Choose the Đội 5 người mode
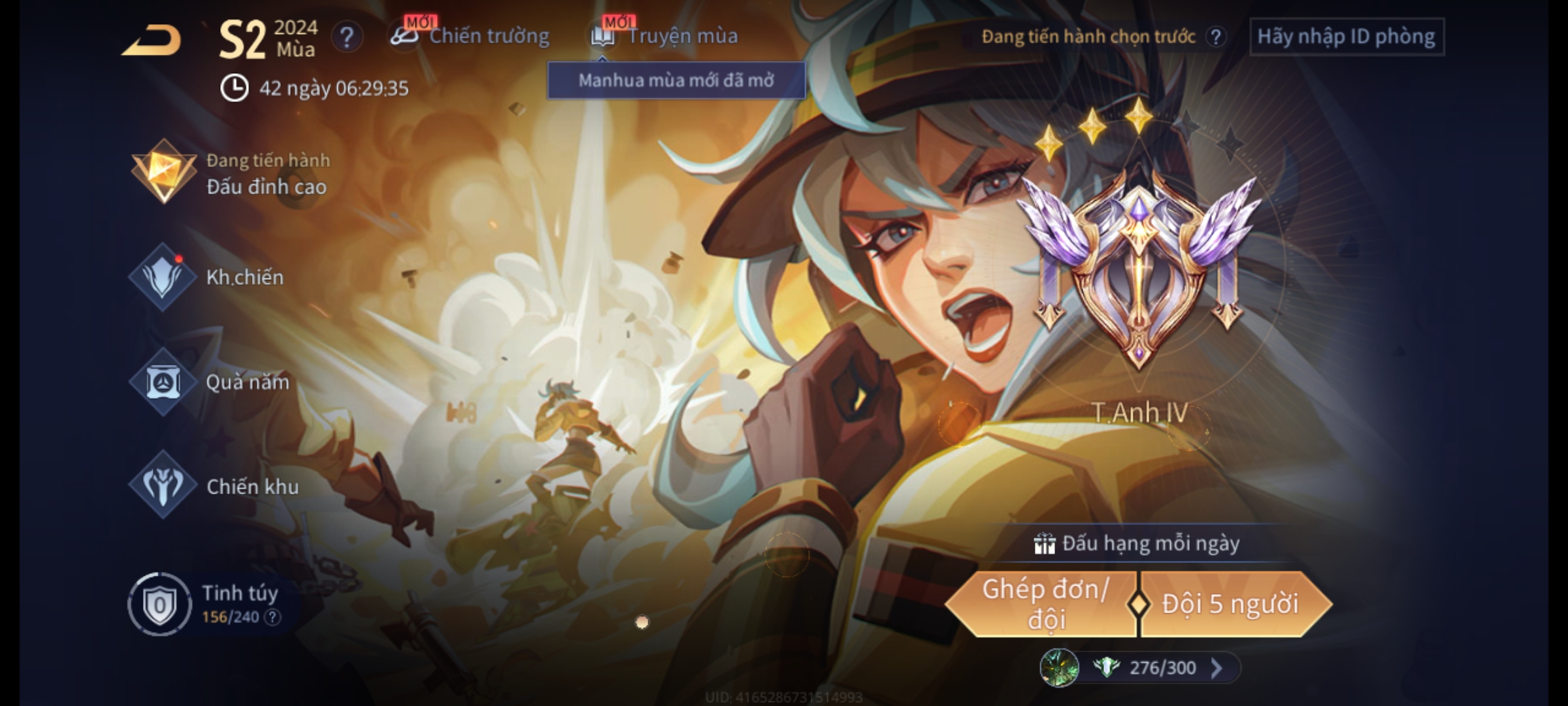 click(1231, 604)
